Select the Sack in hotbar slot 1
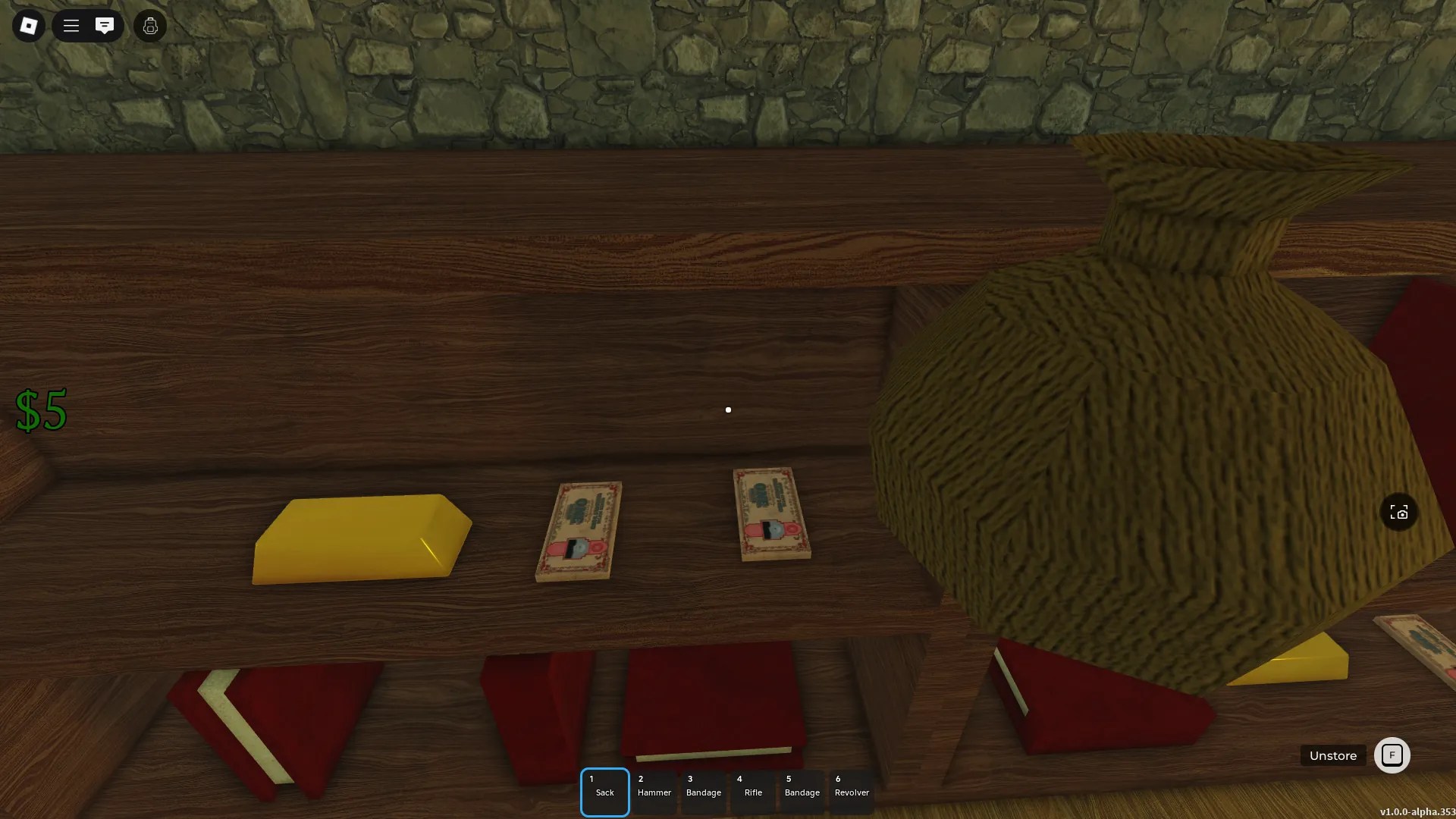This screenshot has height=819, width=1456. [x=604, y=792]
